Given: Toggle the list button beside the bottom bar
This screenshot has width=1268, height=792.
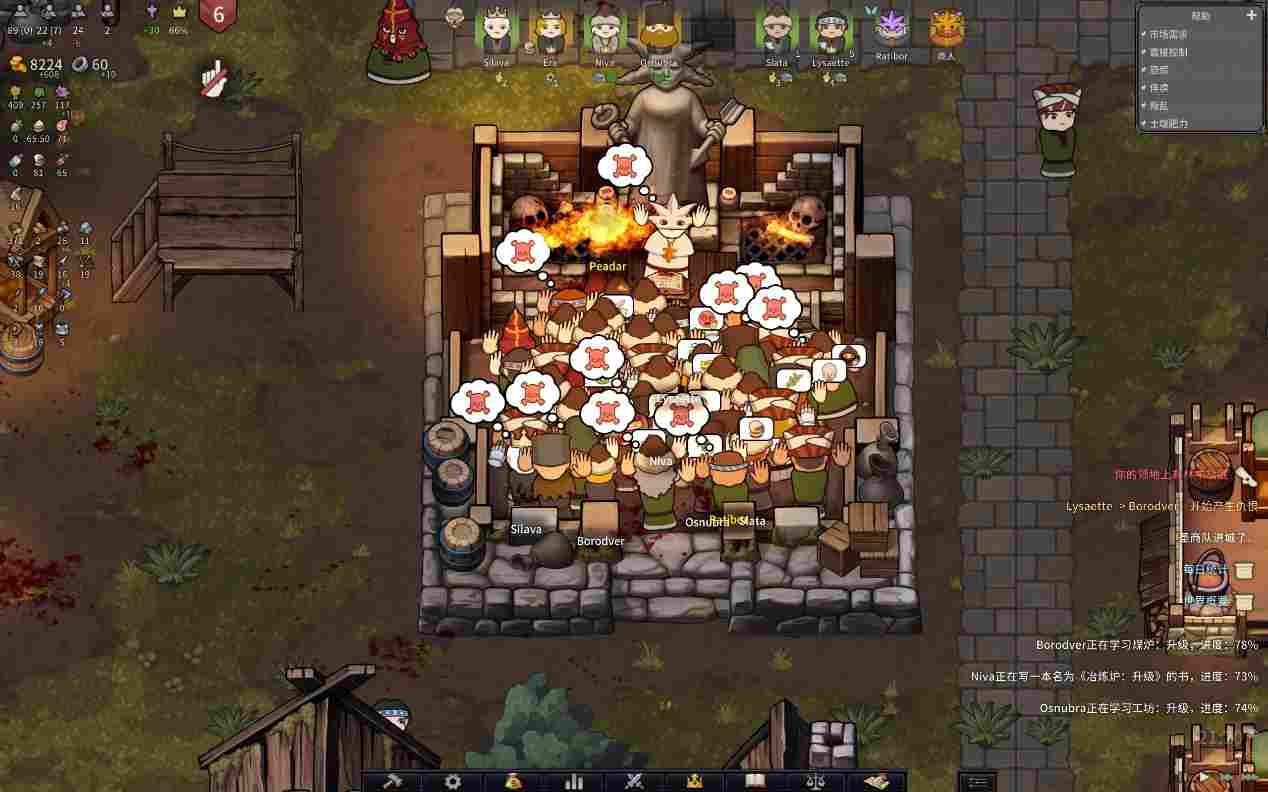Looking at the screenshot, I should point(977,781).
